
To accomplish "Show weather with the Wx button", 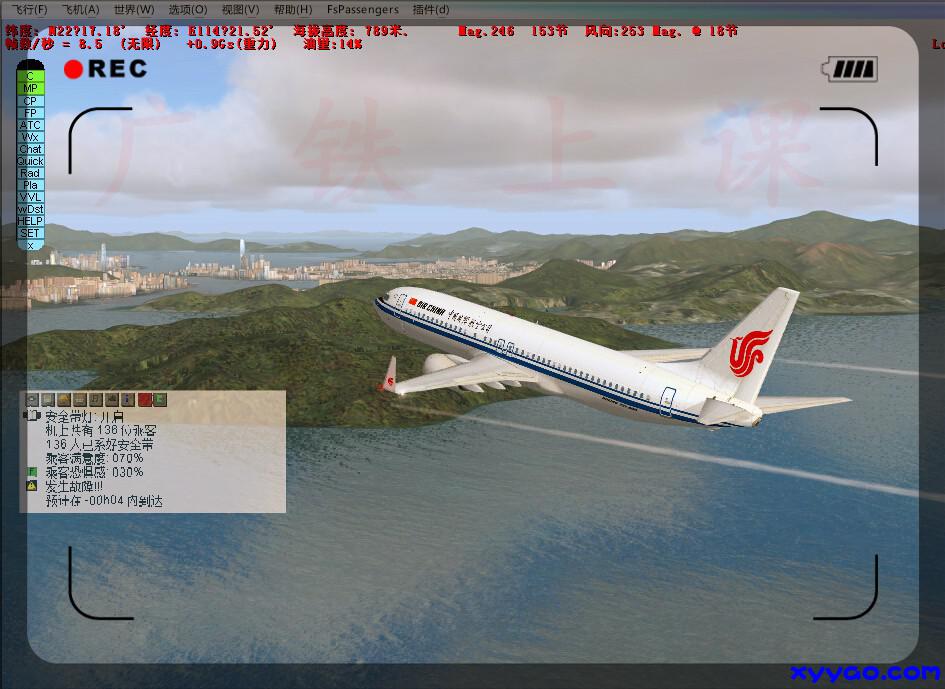I will [30, 137].
